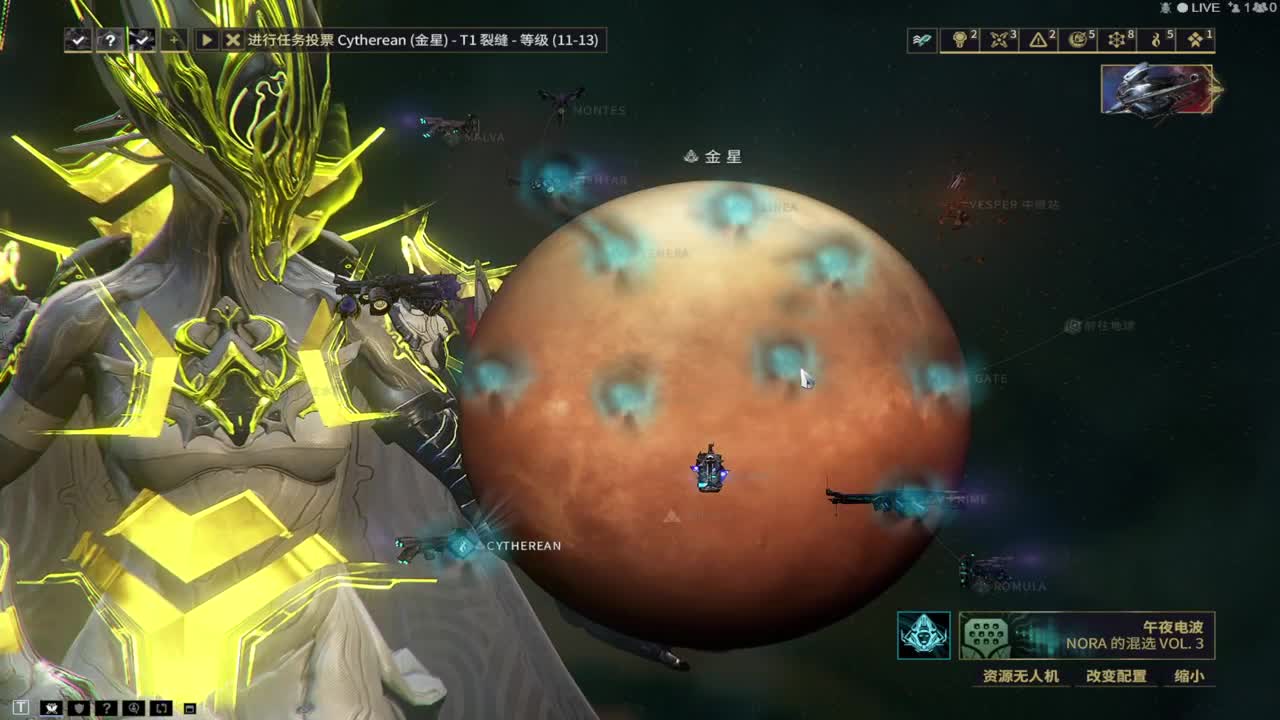
Task: Open Nightwave 午夜电波 Nora's mix panel
Action: coord(1087,636)
